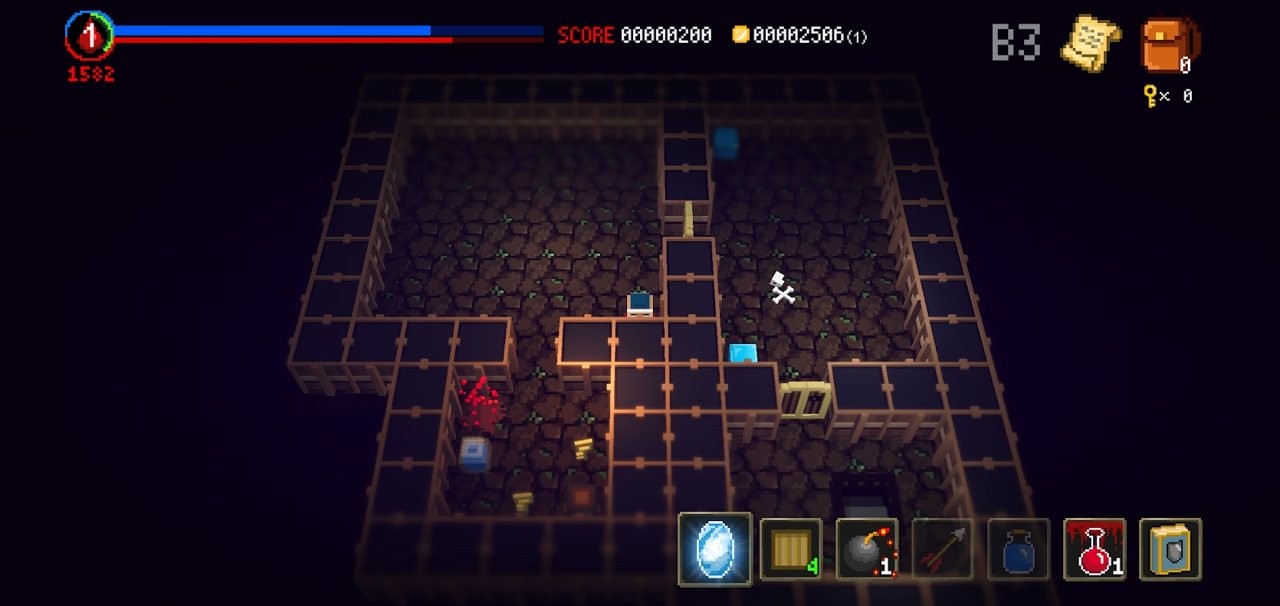The width and height of the screenshot is (1280, 606).
Task: Select the blue crystal mirror slot
Action: (715, 549)
